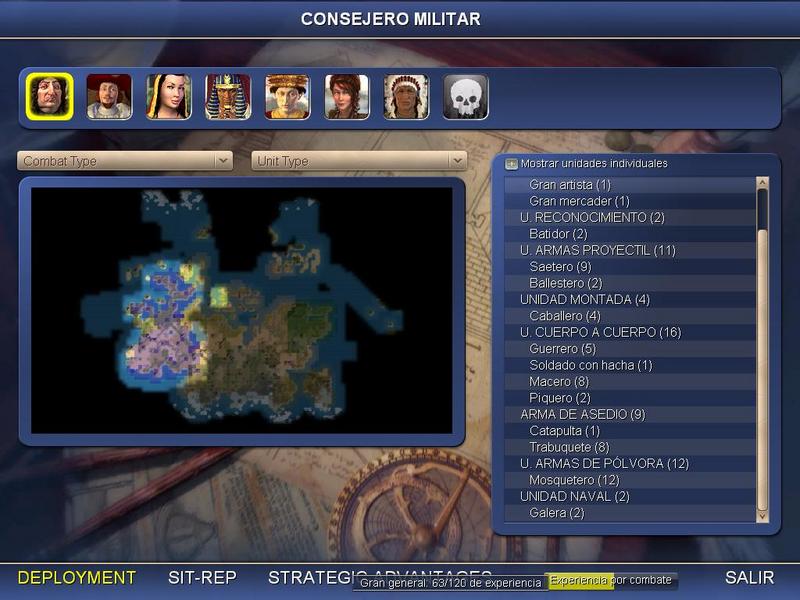Show the DEPLOYMENT tab
Viewport: 800px width, 600px height.
77,577
